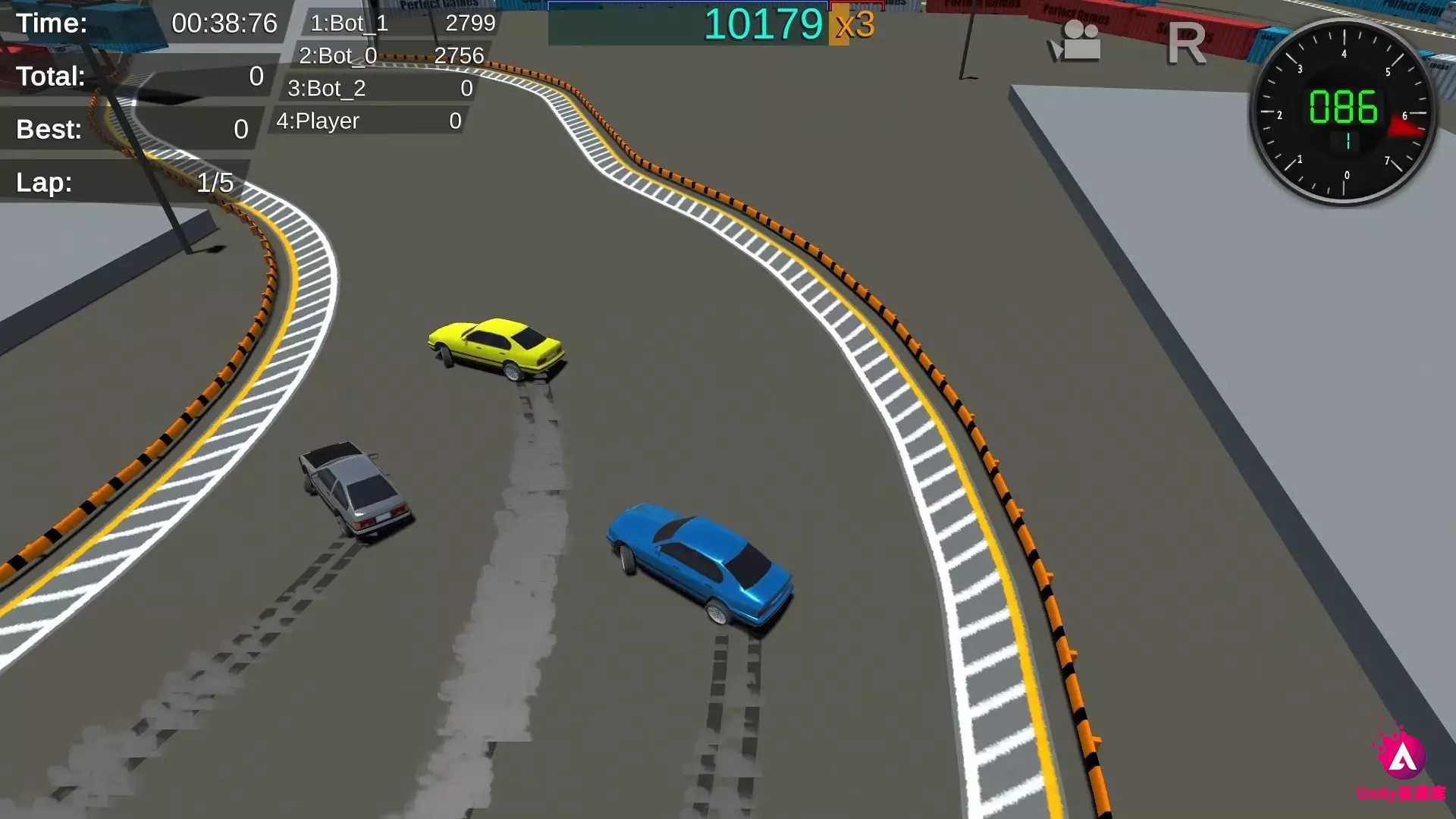The image size is (1456, 819).
Task: Click the R restart icon
Action: point(1187,43)
